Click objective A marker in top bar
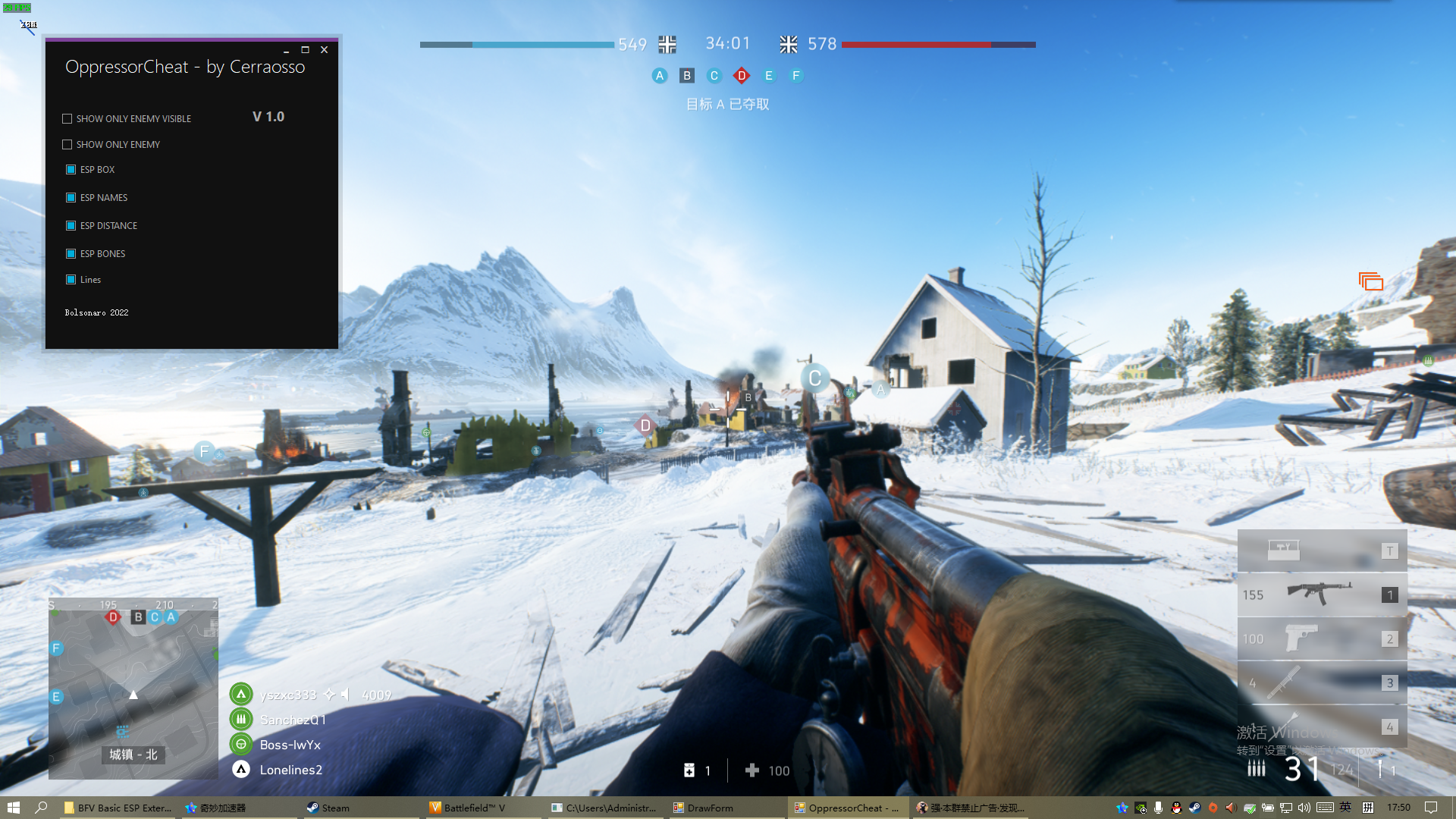Image resolution: width=1456 pixels, height=819 pixels. (x=660, y=76)
